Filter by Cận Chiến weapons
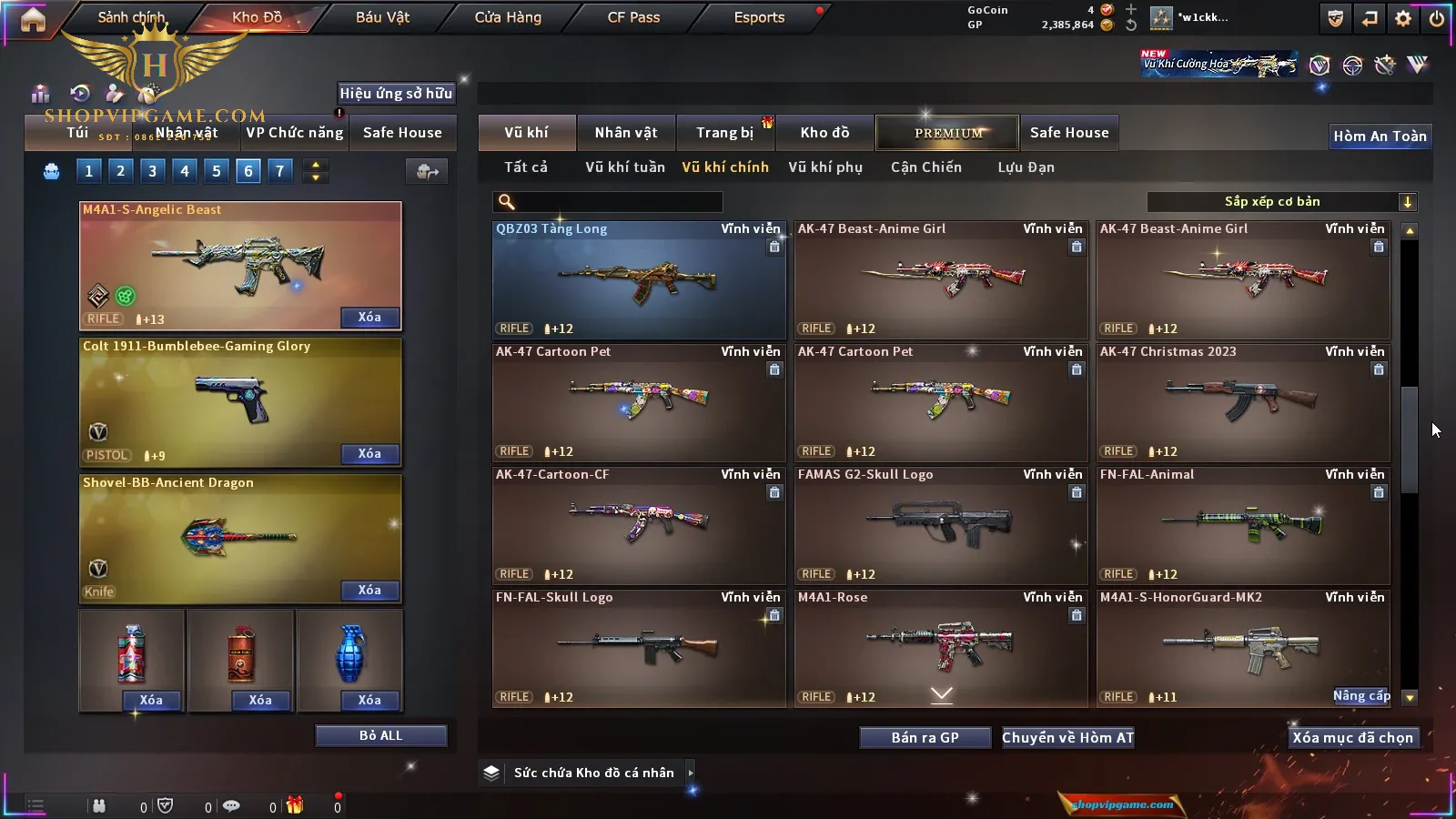Viewport: 1456px width, 819px height. [x=925, y=167]
